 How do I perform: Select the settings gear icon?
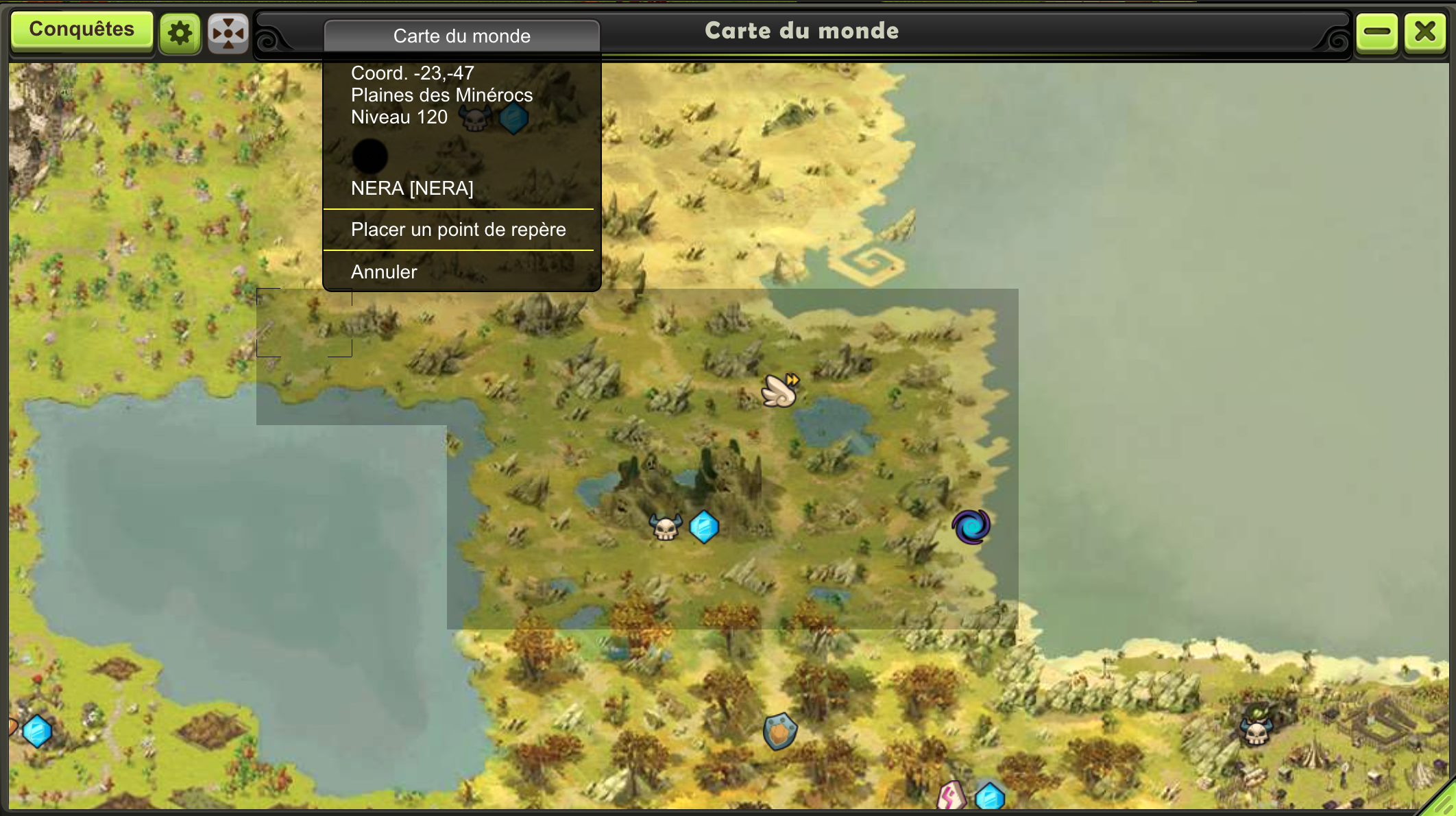(179, 31)
